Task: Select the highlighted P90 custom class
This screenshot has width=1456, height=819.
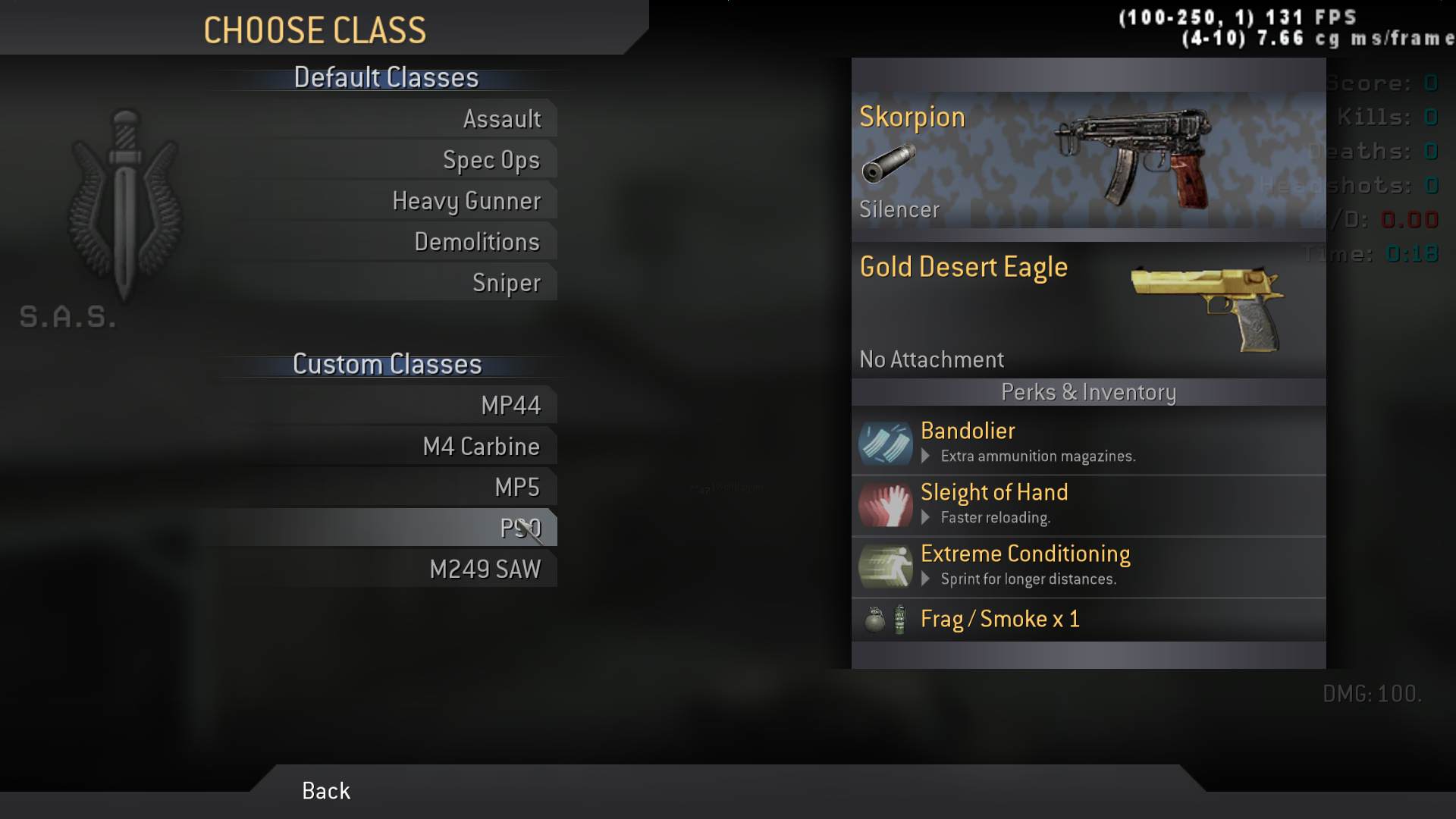Action: pos(519,528)
